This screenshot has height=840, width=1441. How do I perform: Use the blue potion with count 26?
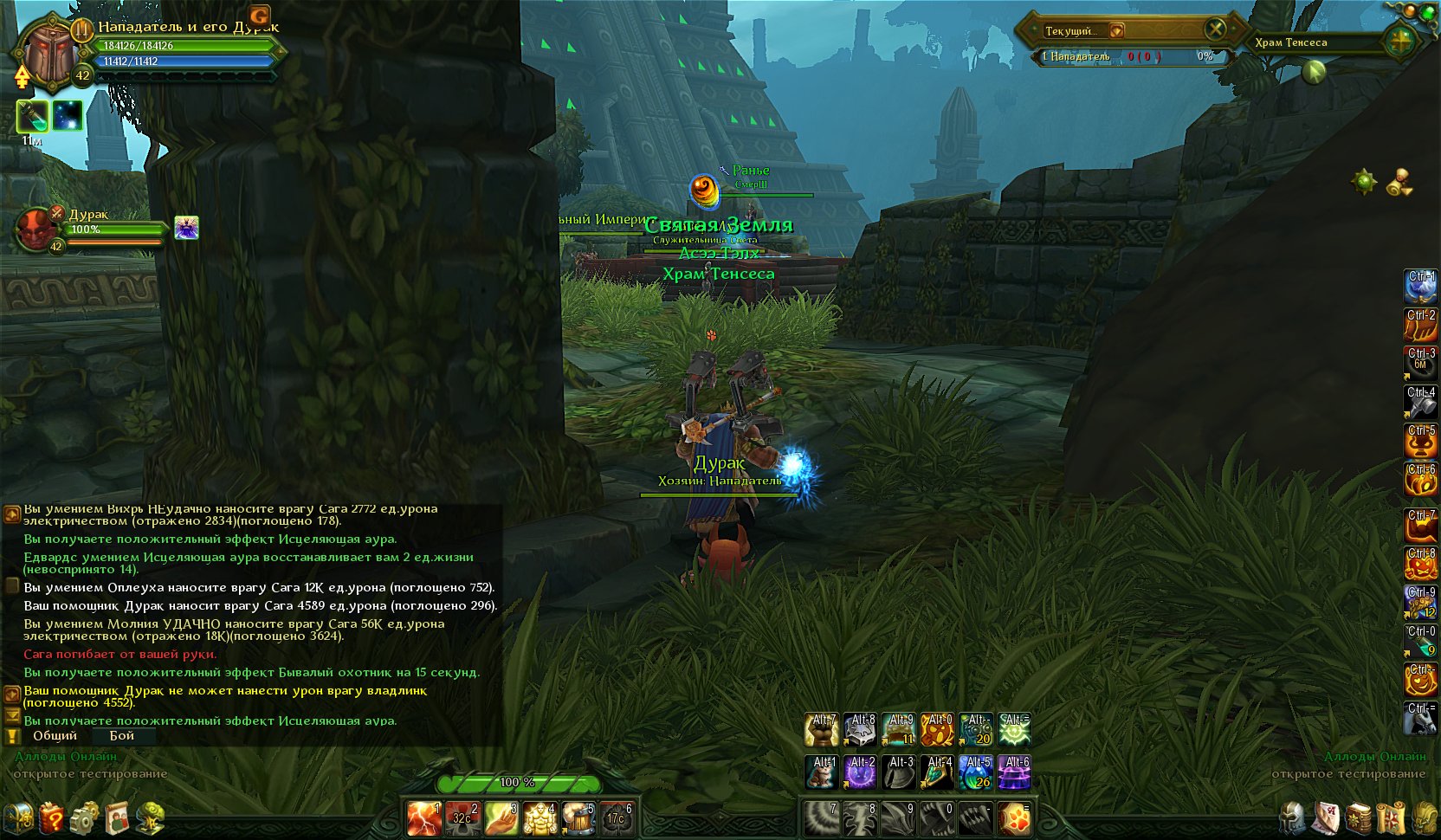(x=975, y=772)
